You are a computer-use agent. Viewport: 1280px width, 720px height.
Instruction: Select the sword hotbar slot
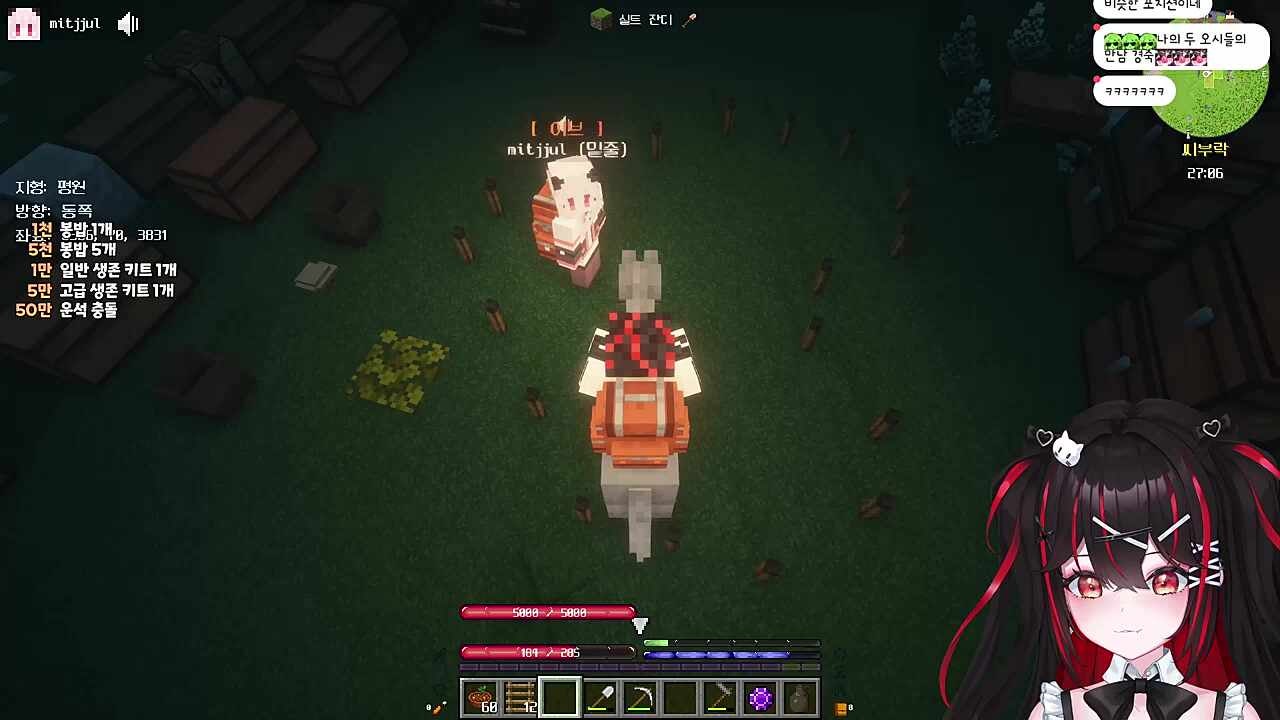[720, 698]
